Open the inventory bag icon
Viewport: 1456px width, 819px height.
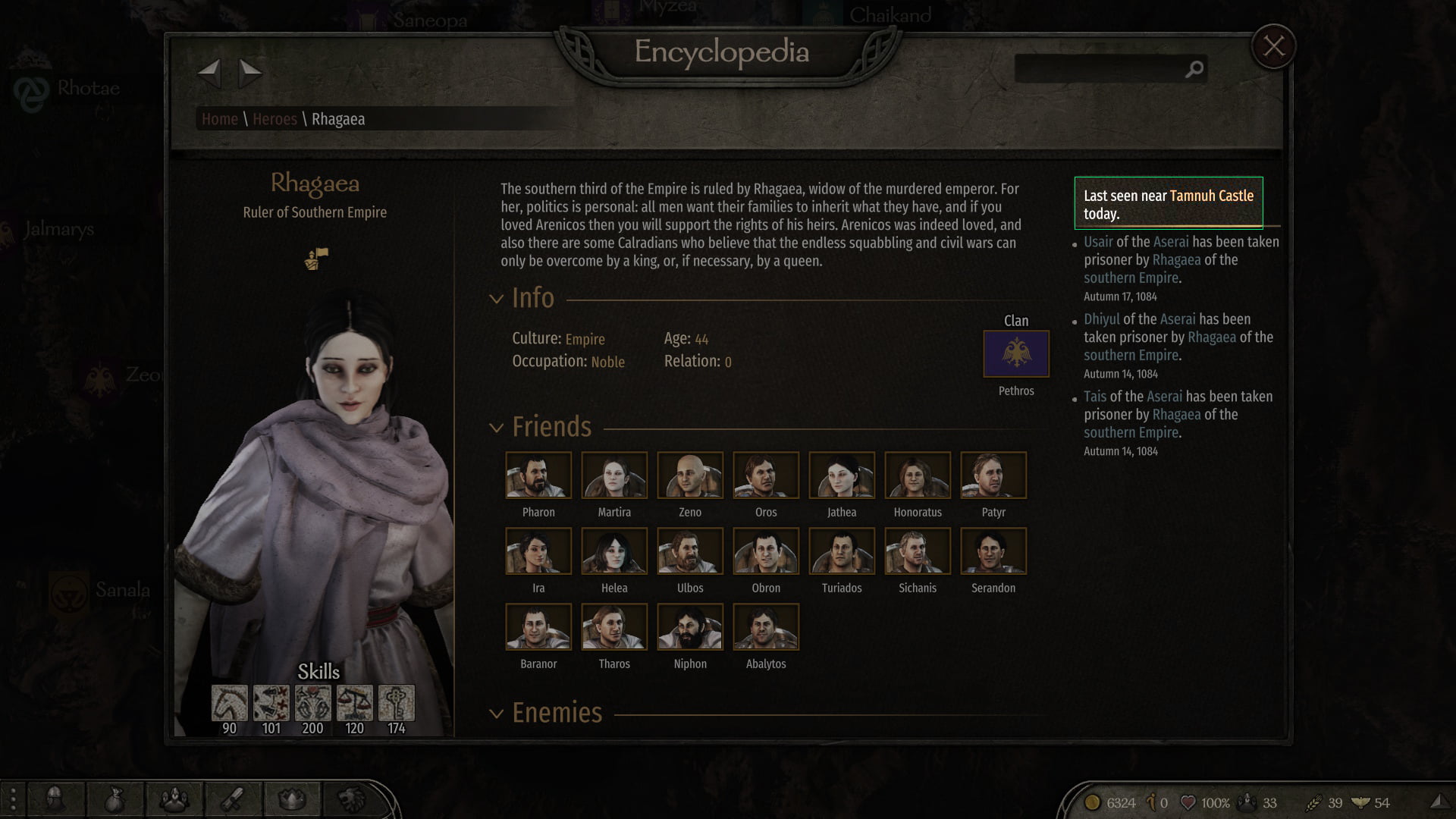click(x=112, y=800)
